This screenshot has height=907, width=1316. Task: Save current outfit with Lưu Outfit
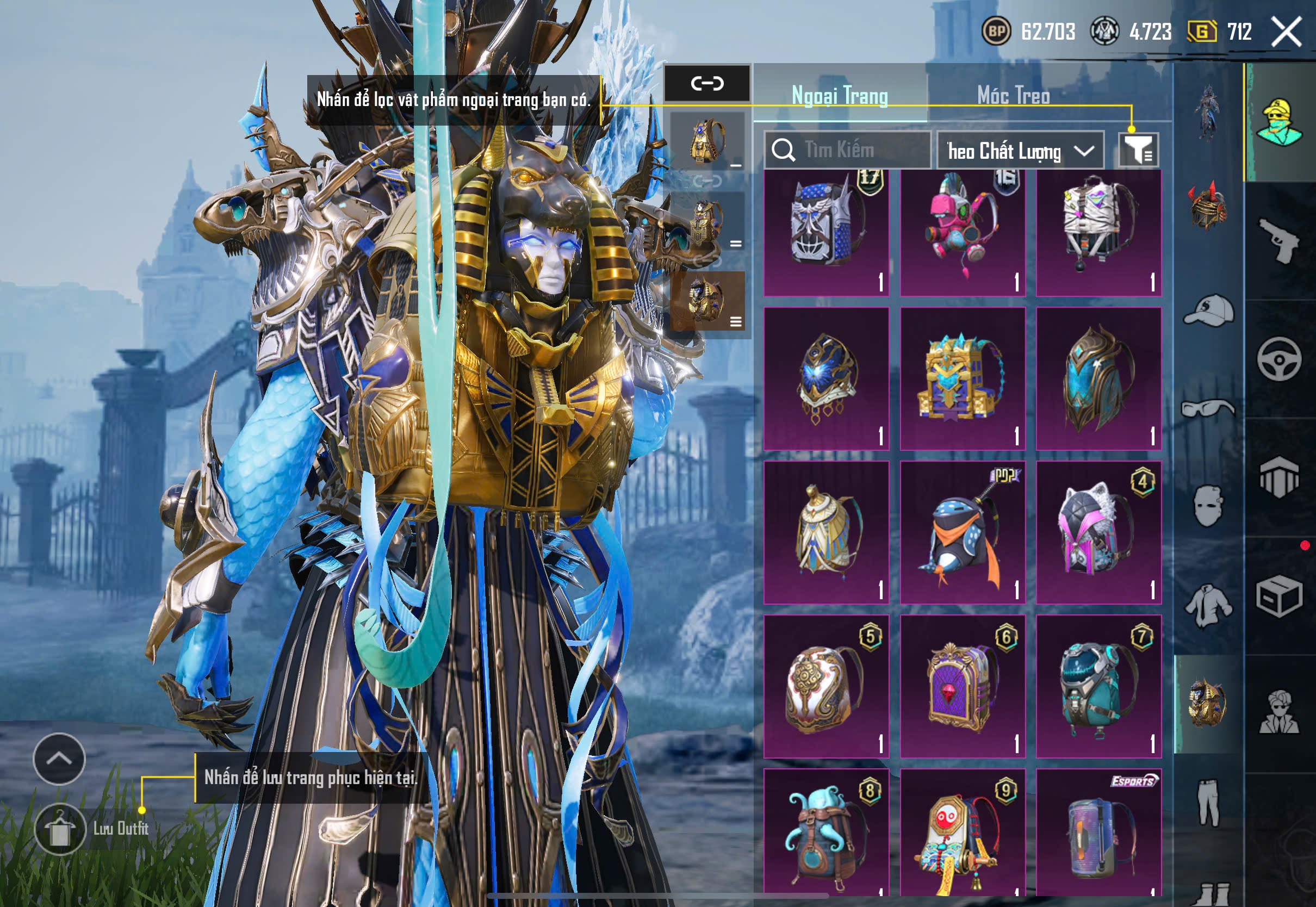tap(60, 829)
